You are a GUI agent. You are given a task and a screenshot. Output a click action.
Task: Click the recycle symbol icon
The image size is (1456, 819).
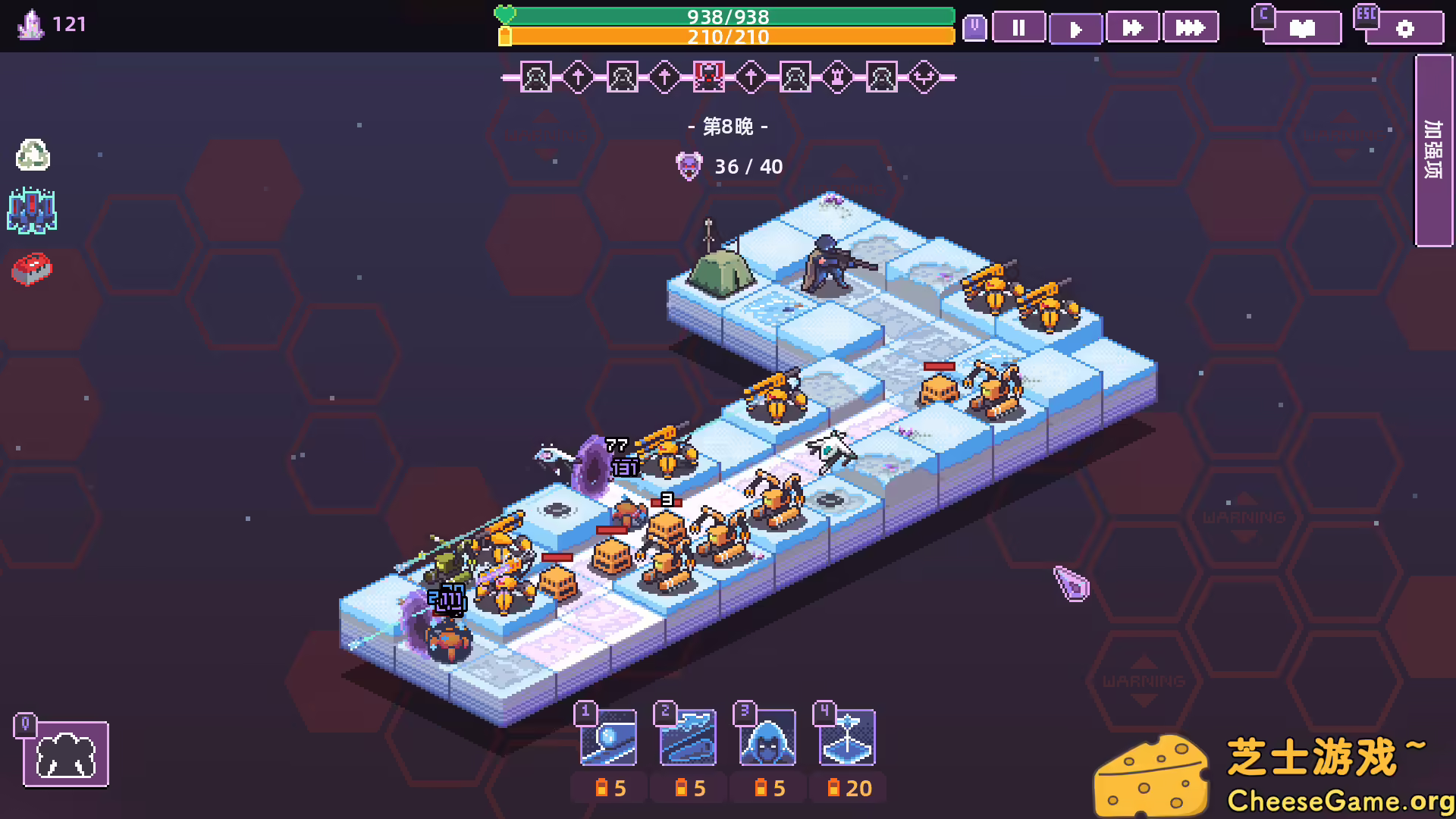33,155
